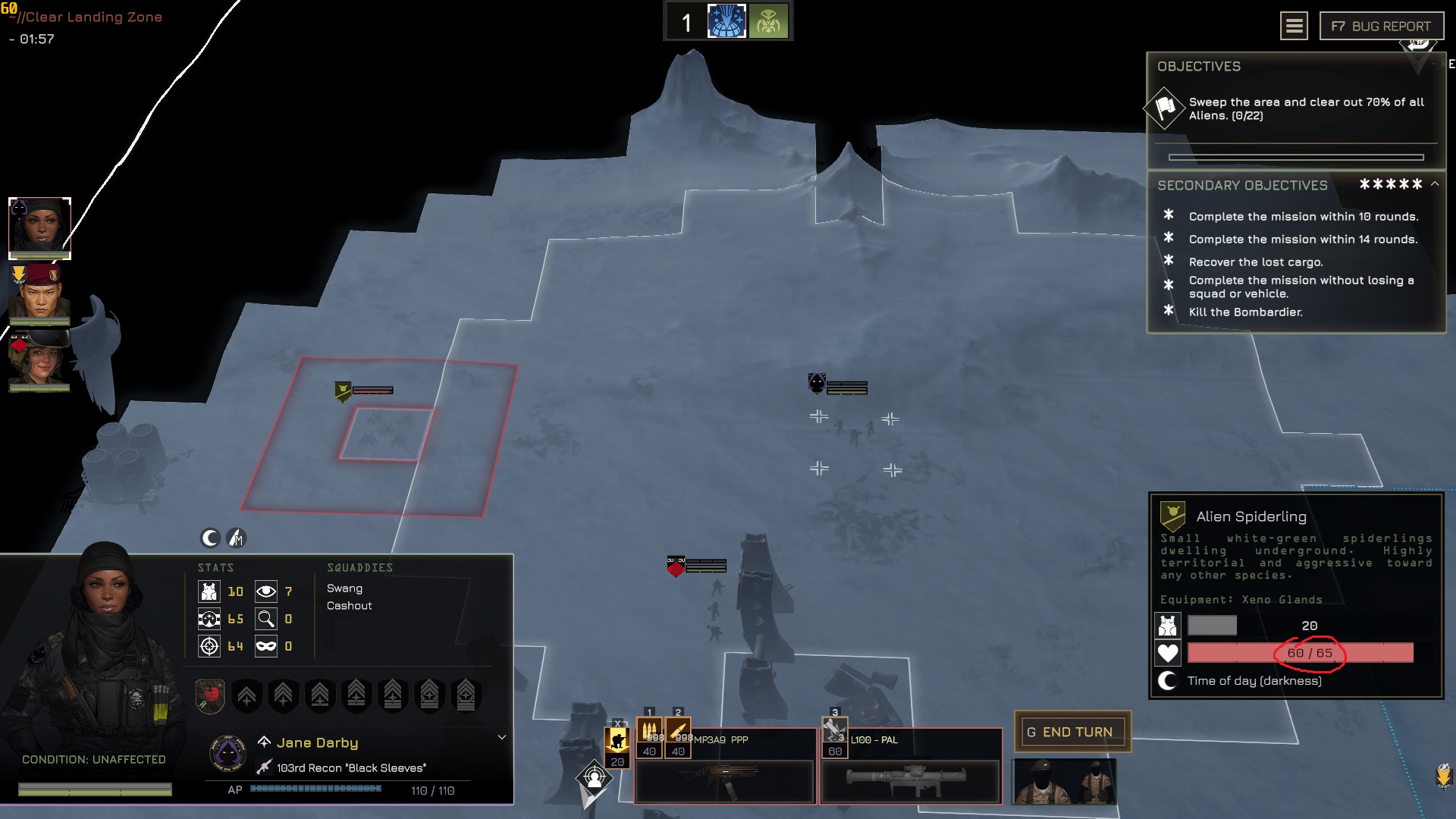Click the apple squad badge emblem
This screenshot has height=819, width=1456.
click(210, 695)
